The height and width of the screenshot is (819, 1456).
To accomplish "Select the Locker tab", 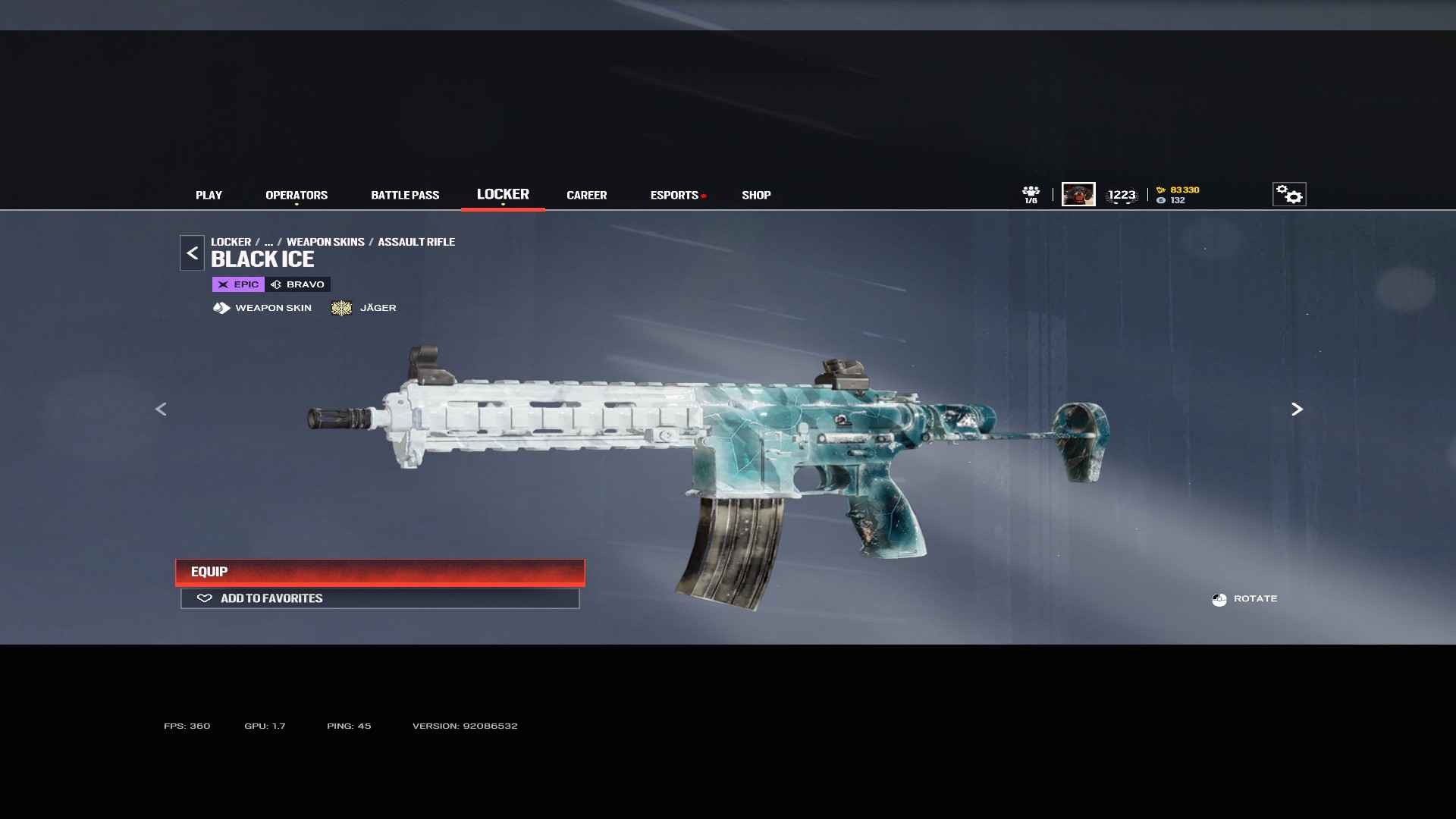I will pos(503,194).
